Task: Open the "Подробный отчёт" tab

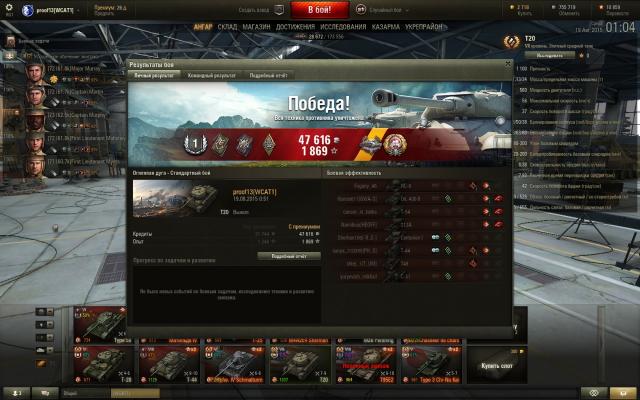Action: click(268, 74)
